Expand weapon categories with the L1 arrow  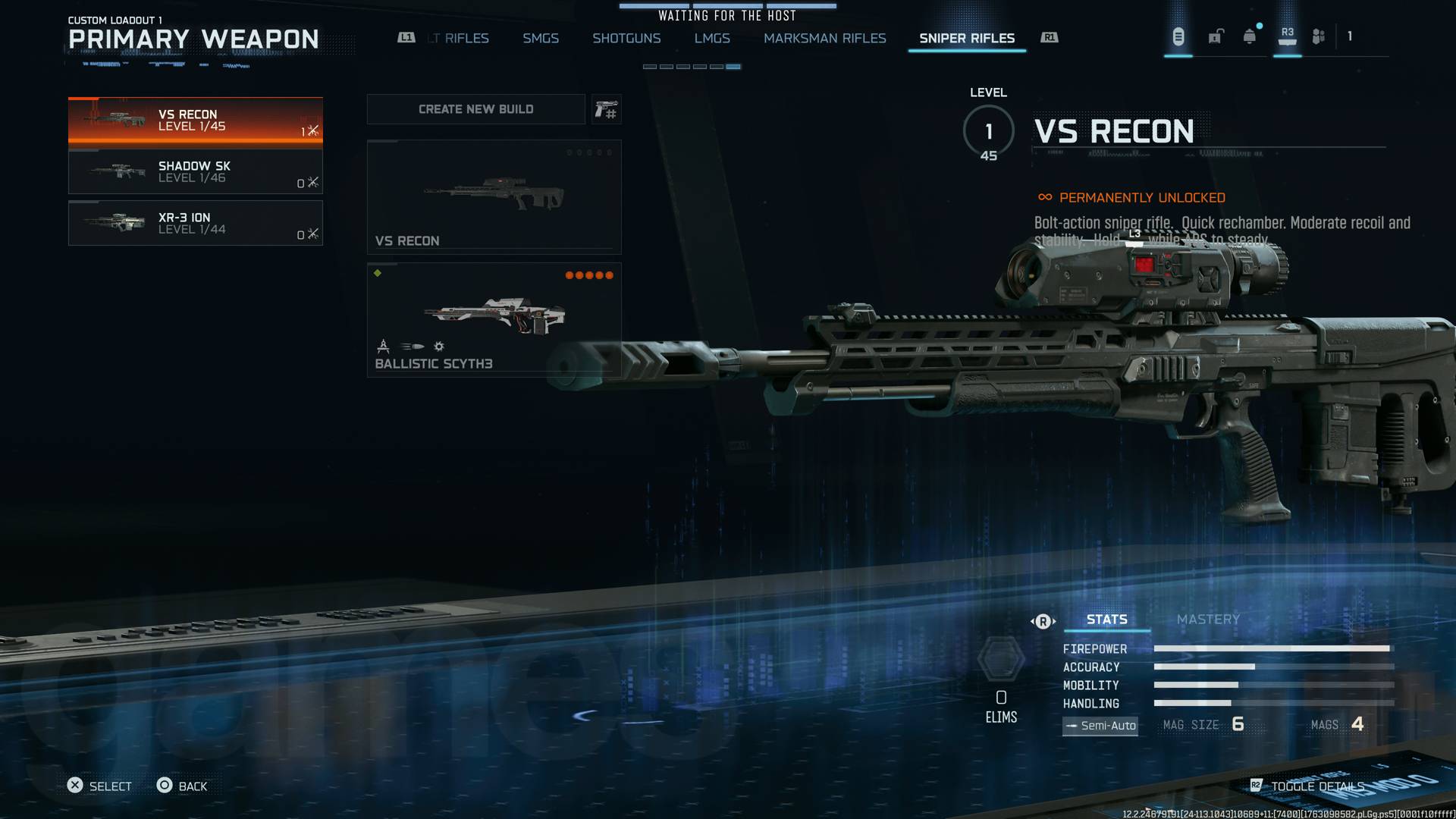[406, 36]
